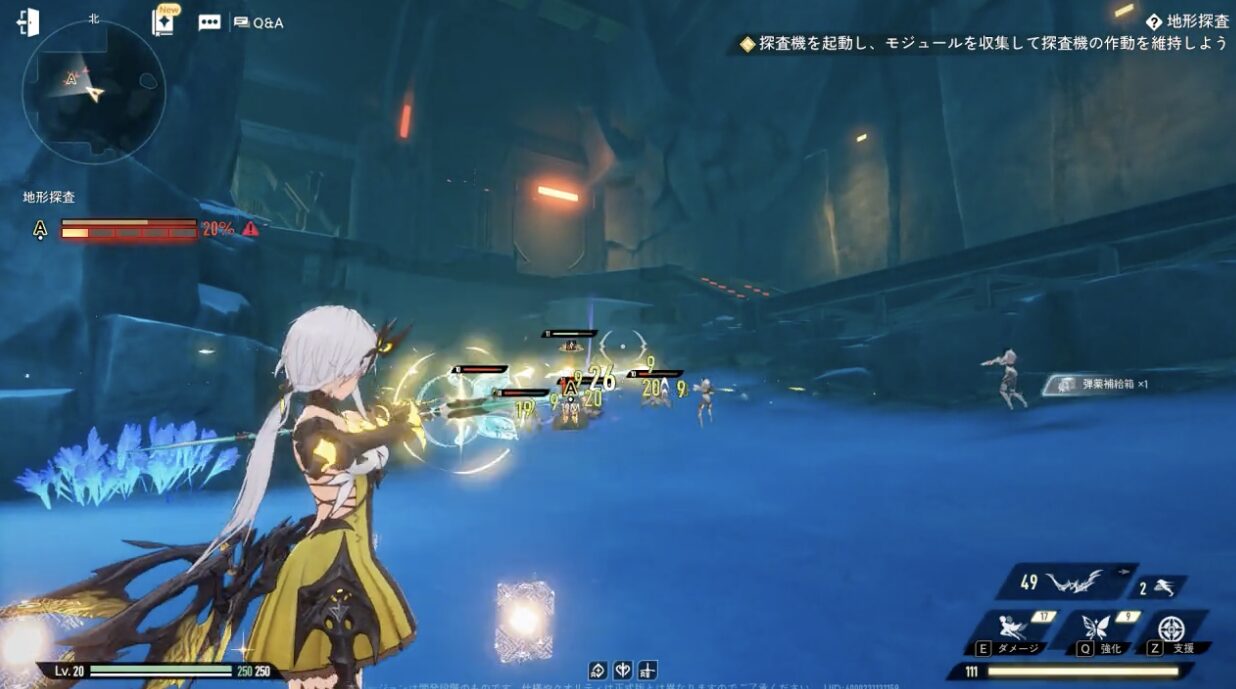This screenshot has width=1236, height=689.
Task: Click the heart shield buff icon
Action: [622, 669]
